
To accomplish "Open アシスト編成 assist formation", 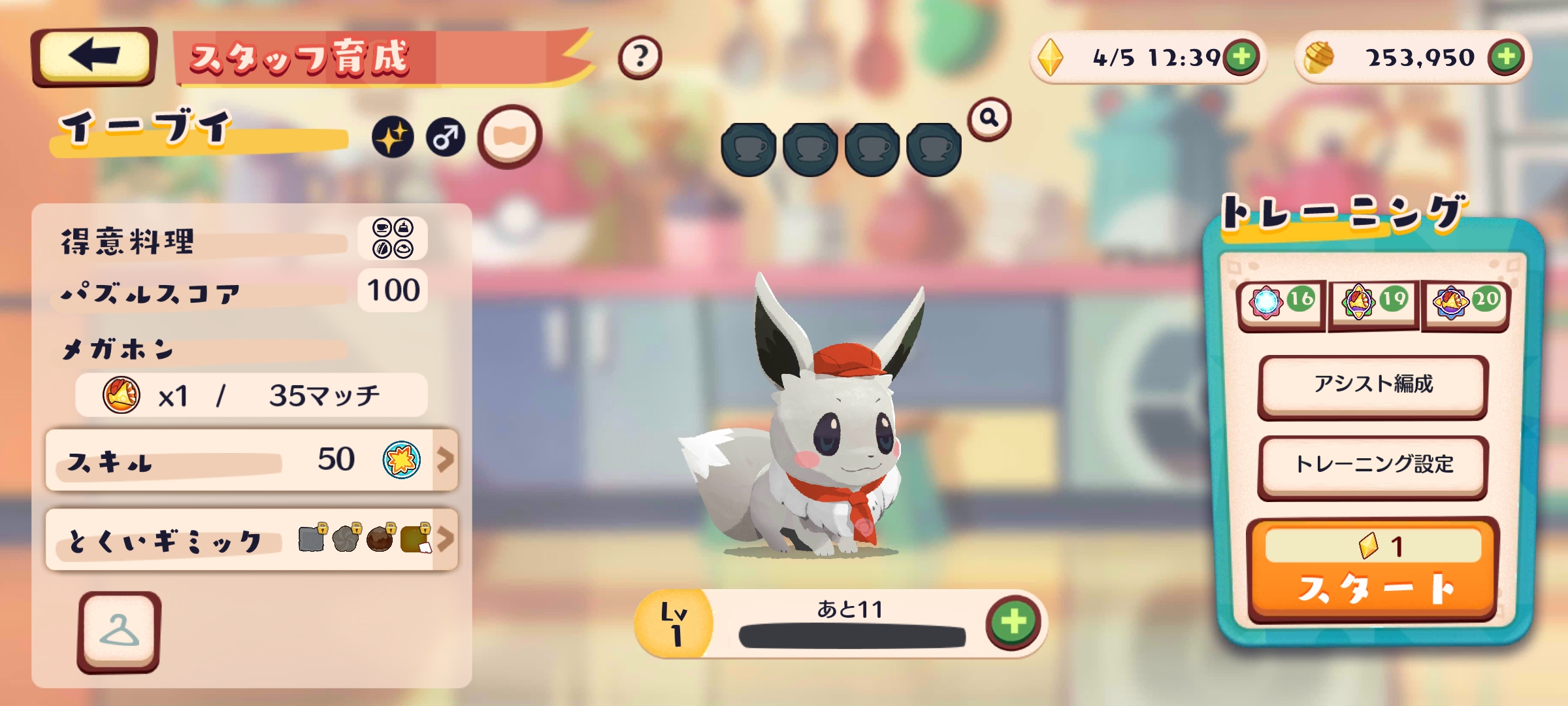I will (x=1373, y=385).
